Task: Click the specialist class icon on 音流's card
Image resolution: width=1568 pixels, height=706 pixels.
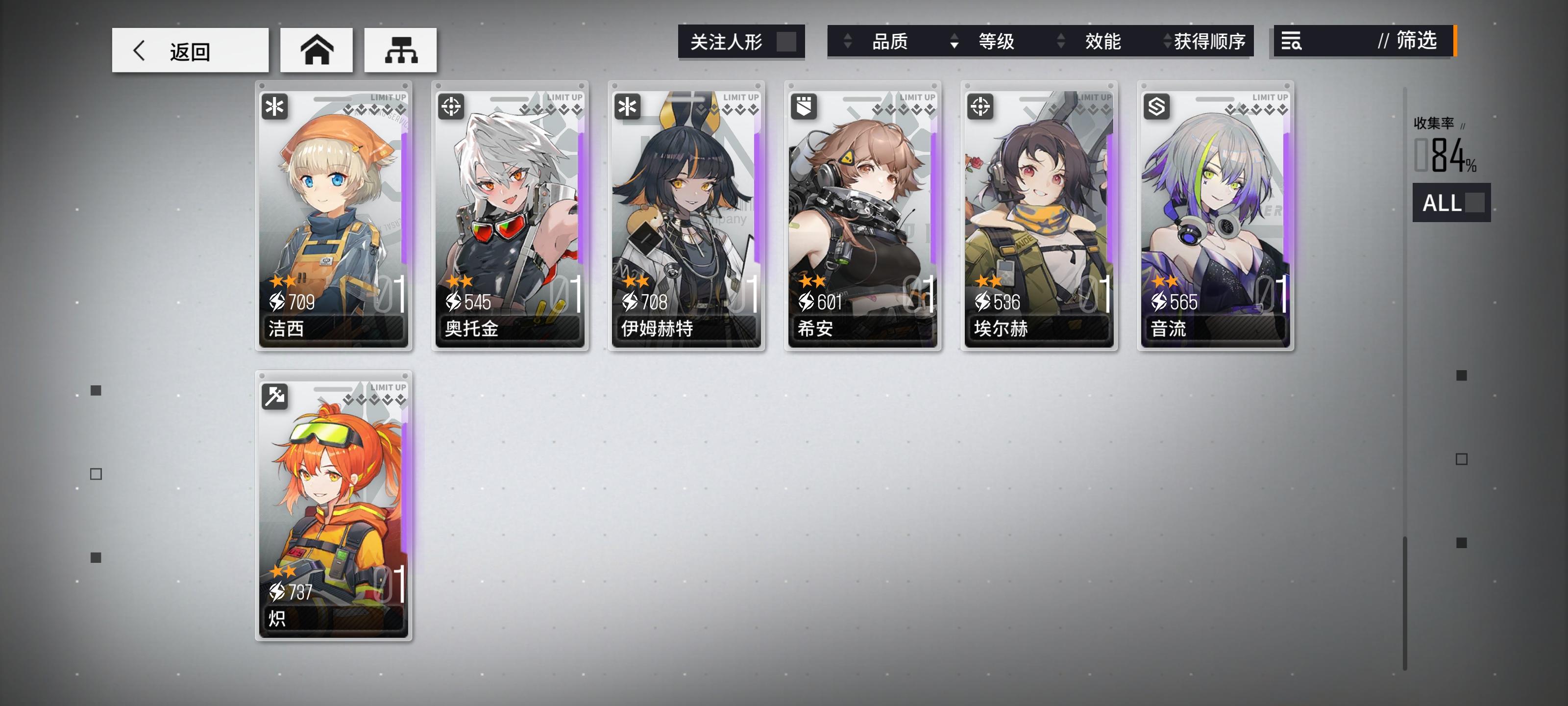Action: (1156, 107)
